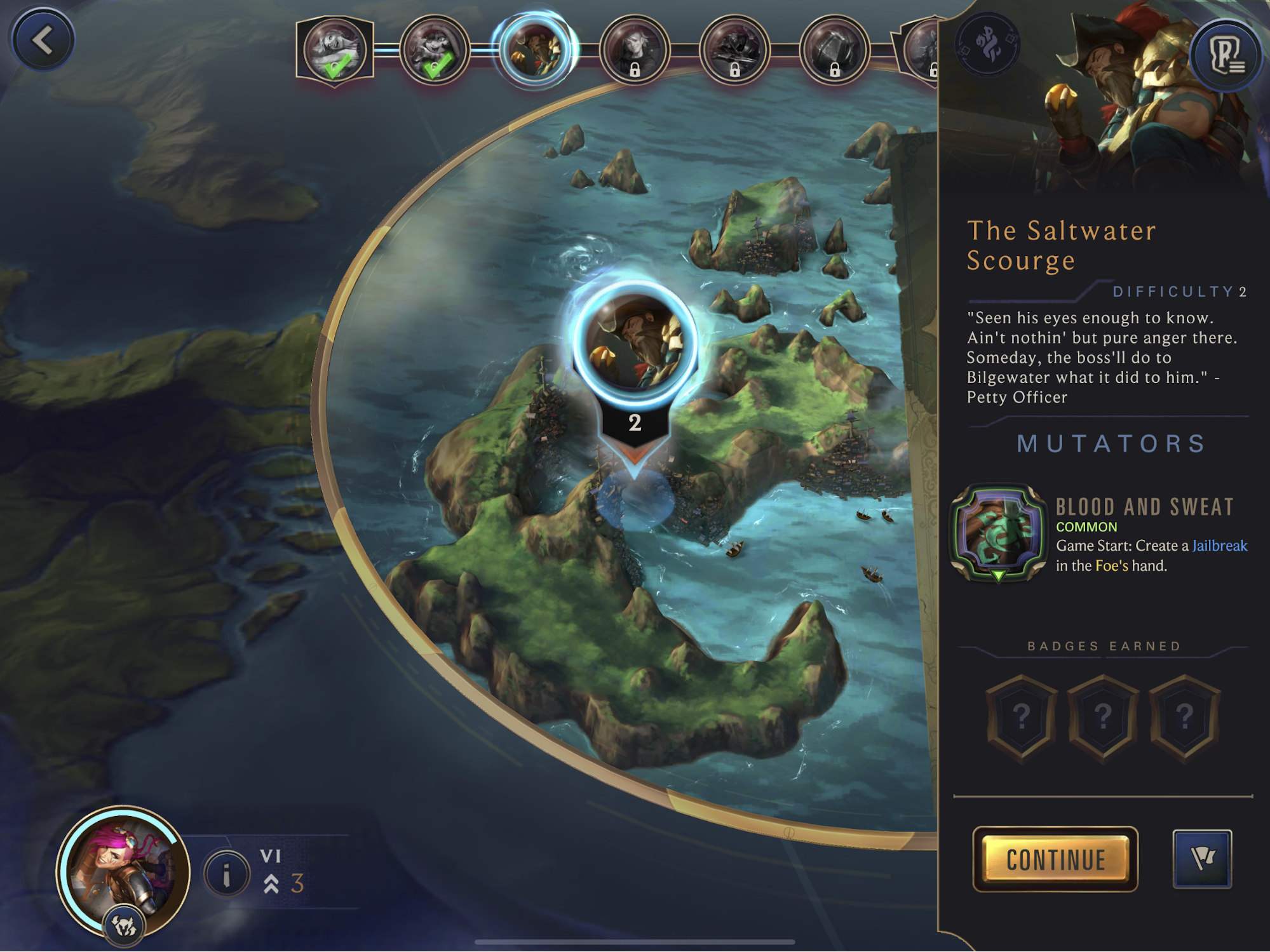Select the completed Tristana stage node

(x=435, y=50)
